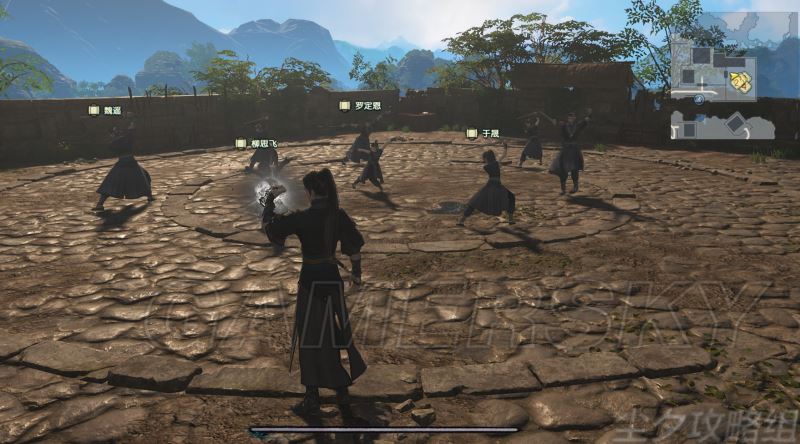Click the yellow marker cluster on minimap
The image size is (800, 444).
pyautogui.click(x=741, y=82)
